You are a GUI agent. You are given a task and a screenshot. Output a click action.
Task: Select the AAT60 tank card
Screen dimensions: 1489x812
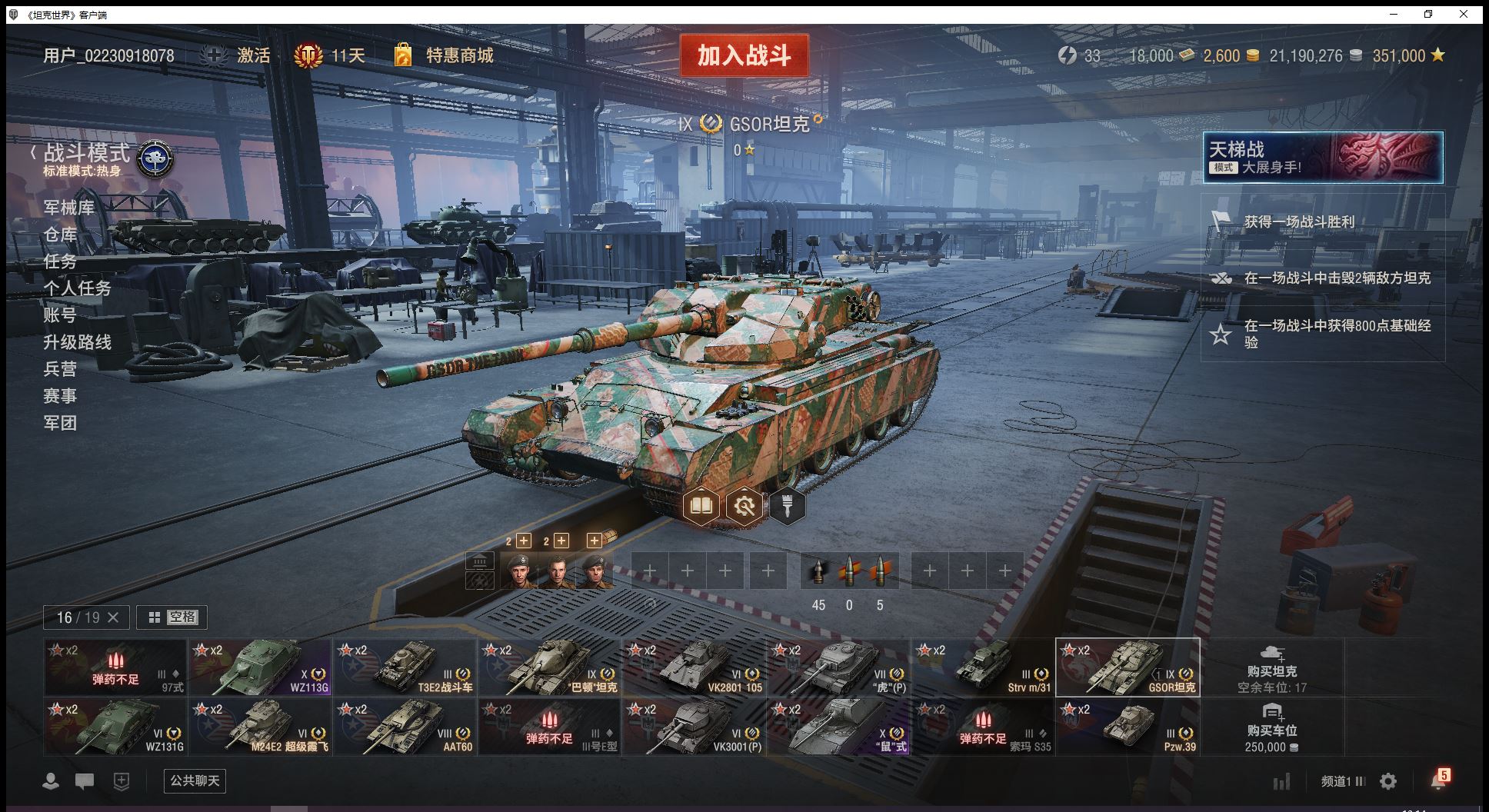point(405,726)
